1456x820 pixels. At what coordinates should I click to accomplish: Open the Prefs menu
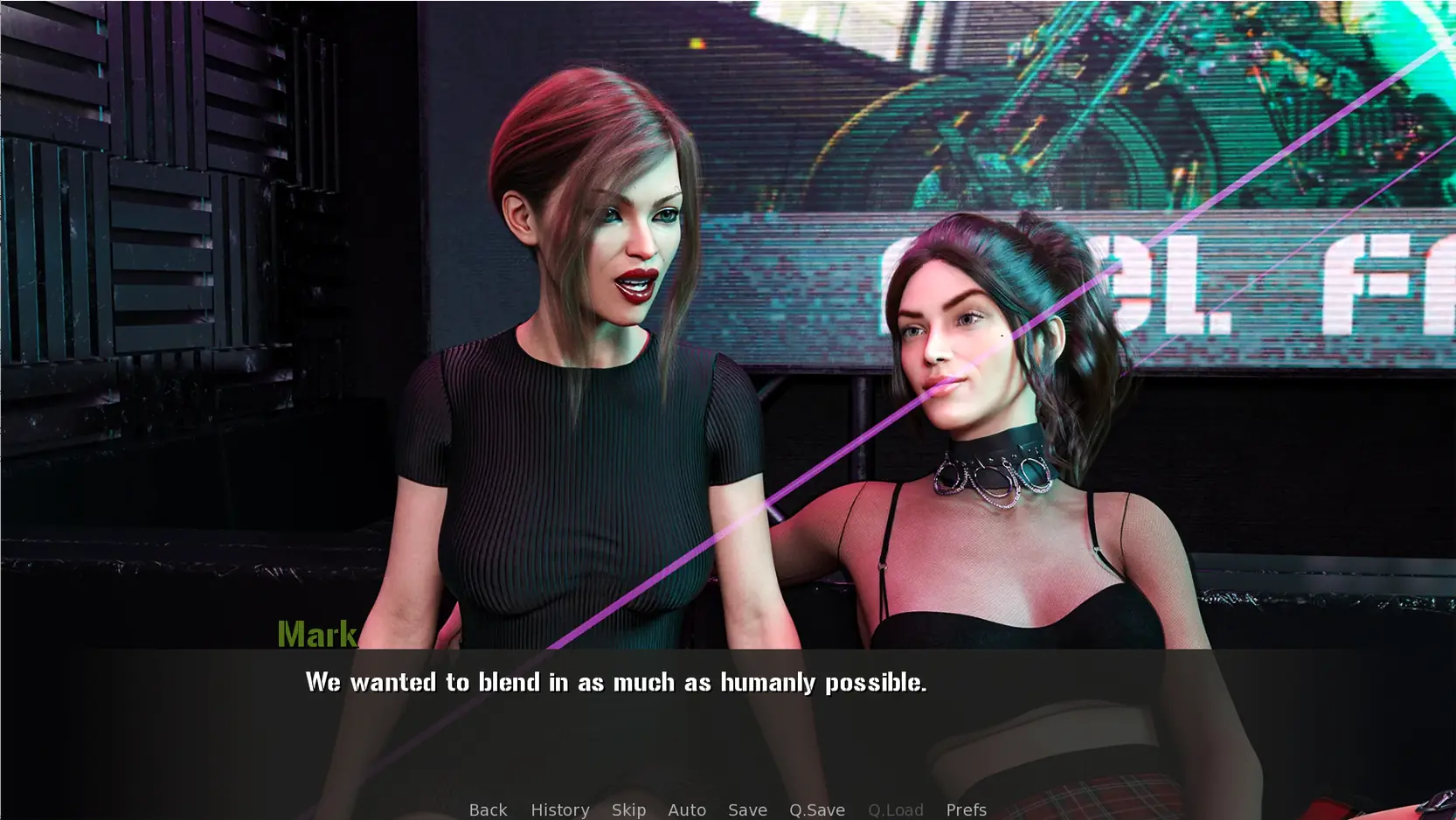[966, 810]
